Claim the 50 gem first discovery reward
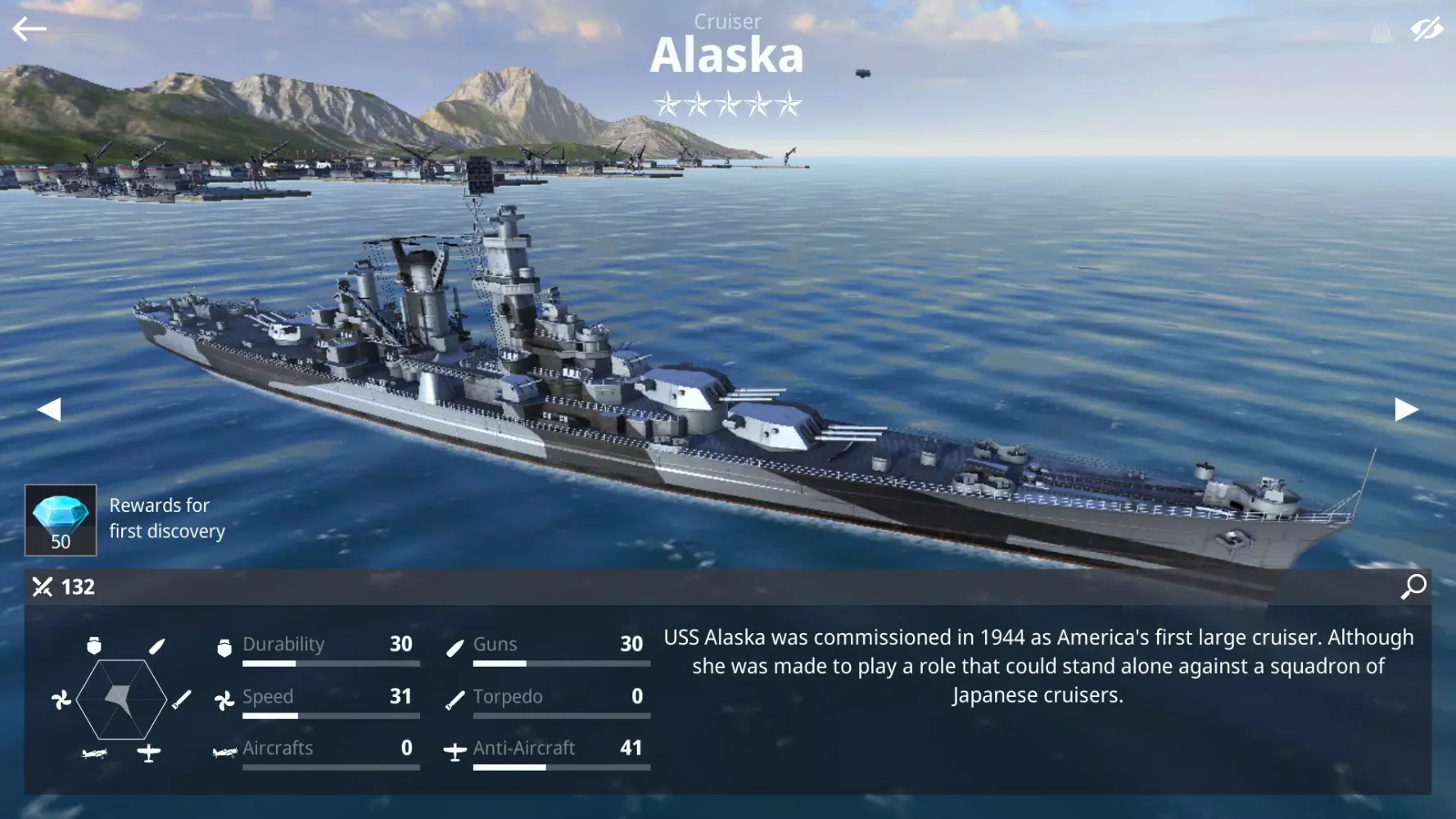1456x819 pixels. click(x=61, y=520)
